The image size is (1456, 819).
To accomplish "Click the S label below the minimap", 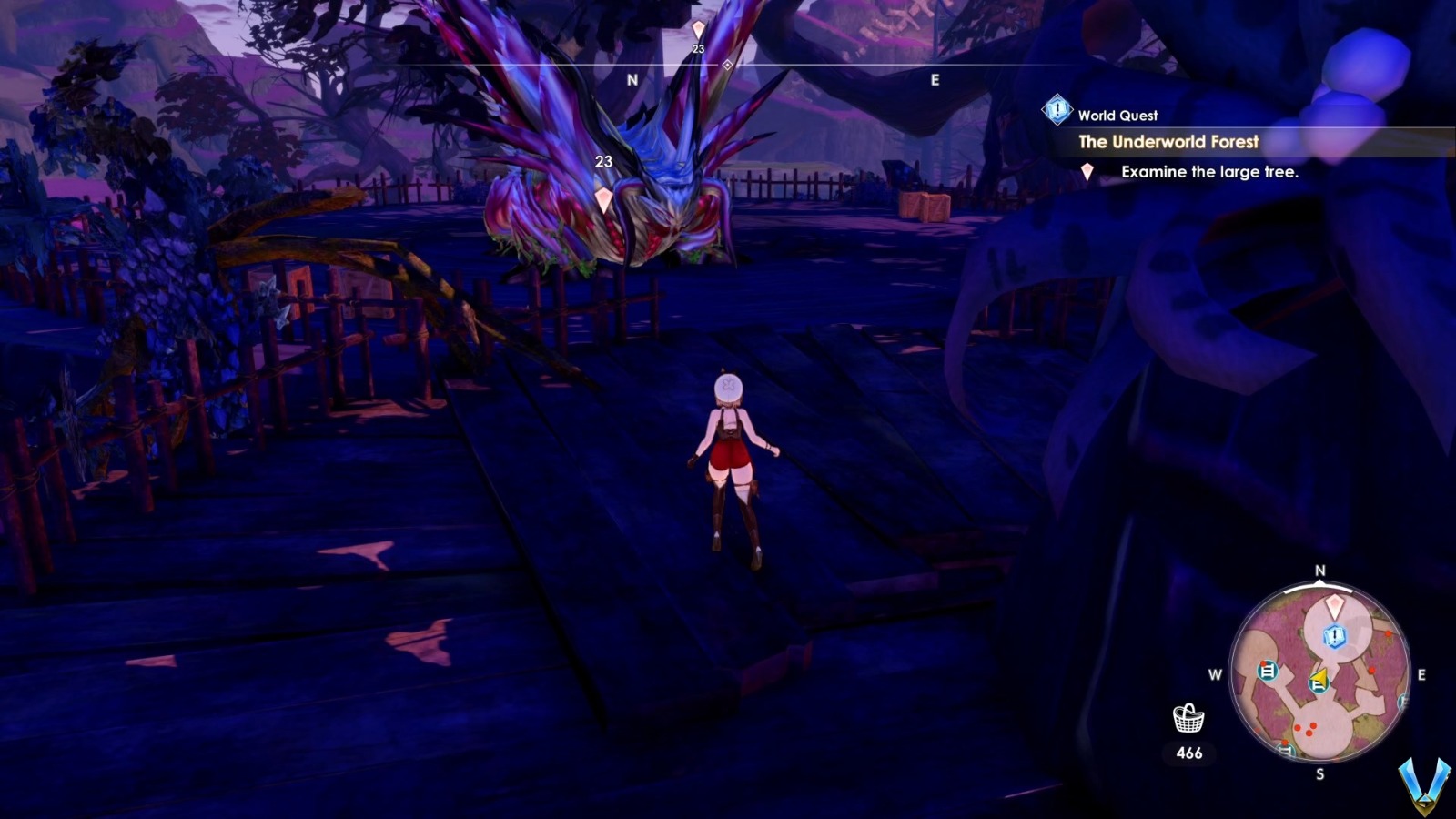I will pos(1319,773).
